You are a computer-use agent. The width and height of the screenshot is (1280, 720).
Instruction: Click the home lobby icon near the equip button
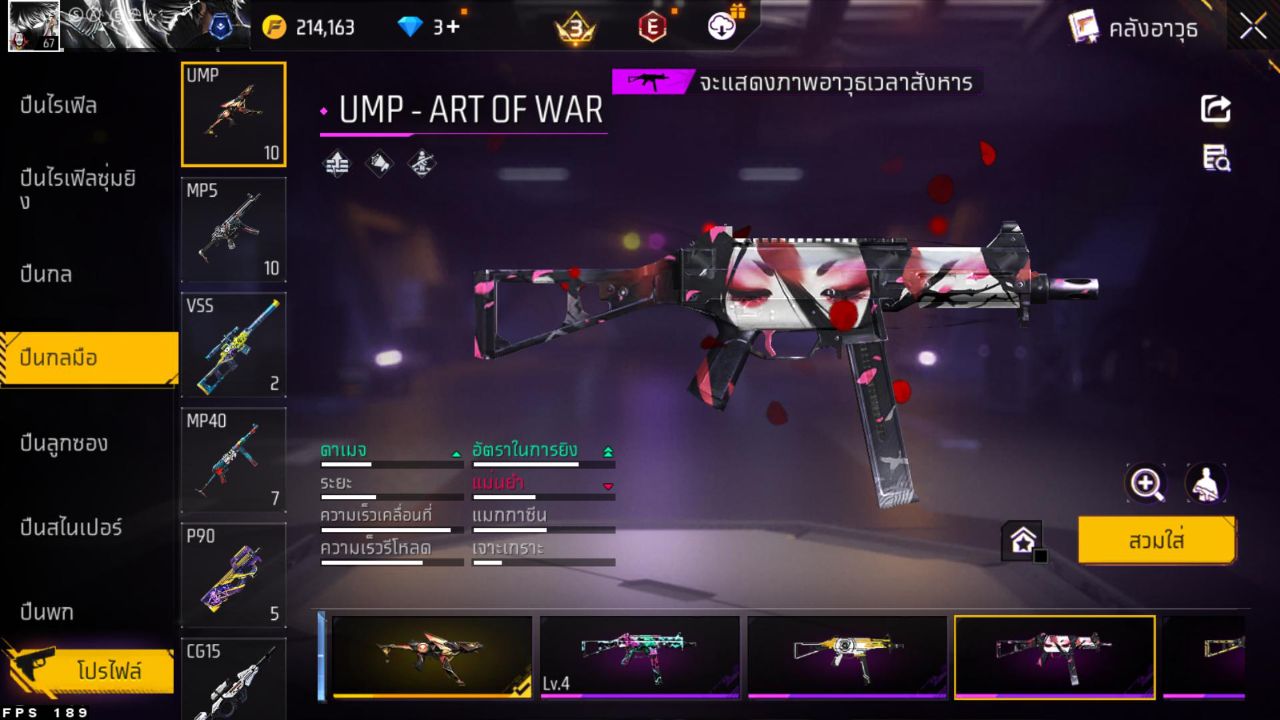tap(1023, 539)
